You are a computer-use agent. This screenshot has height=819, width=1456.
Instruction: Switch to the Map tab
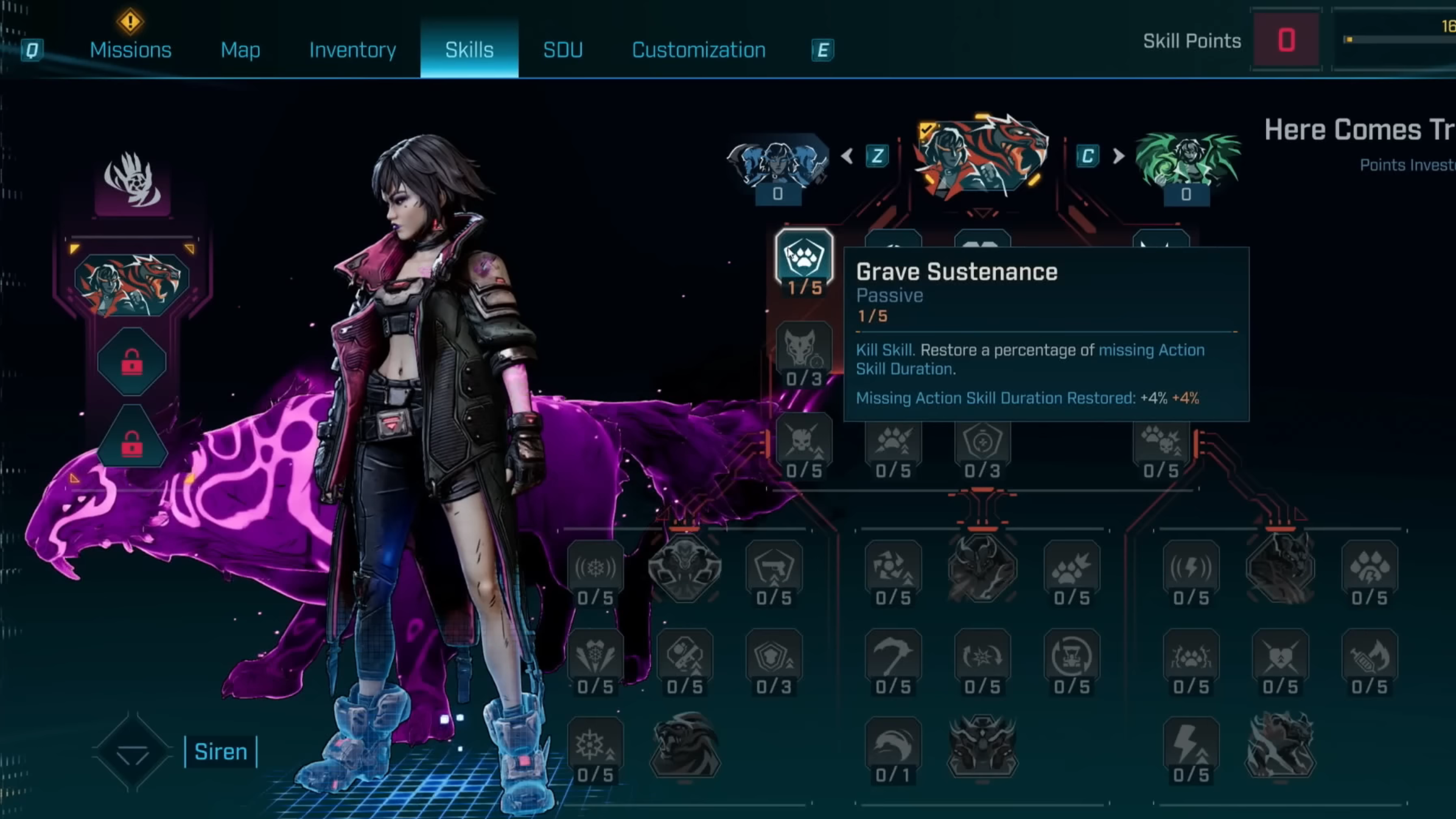point(240,50)
